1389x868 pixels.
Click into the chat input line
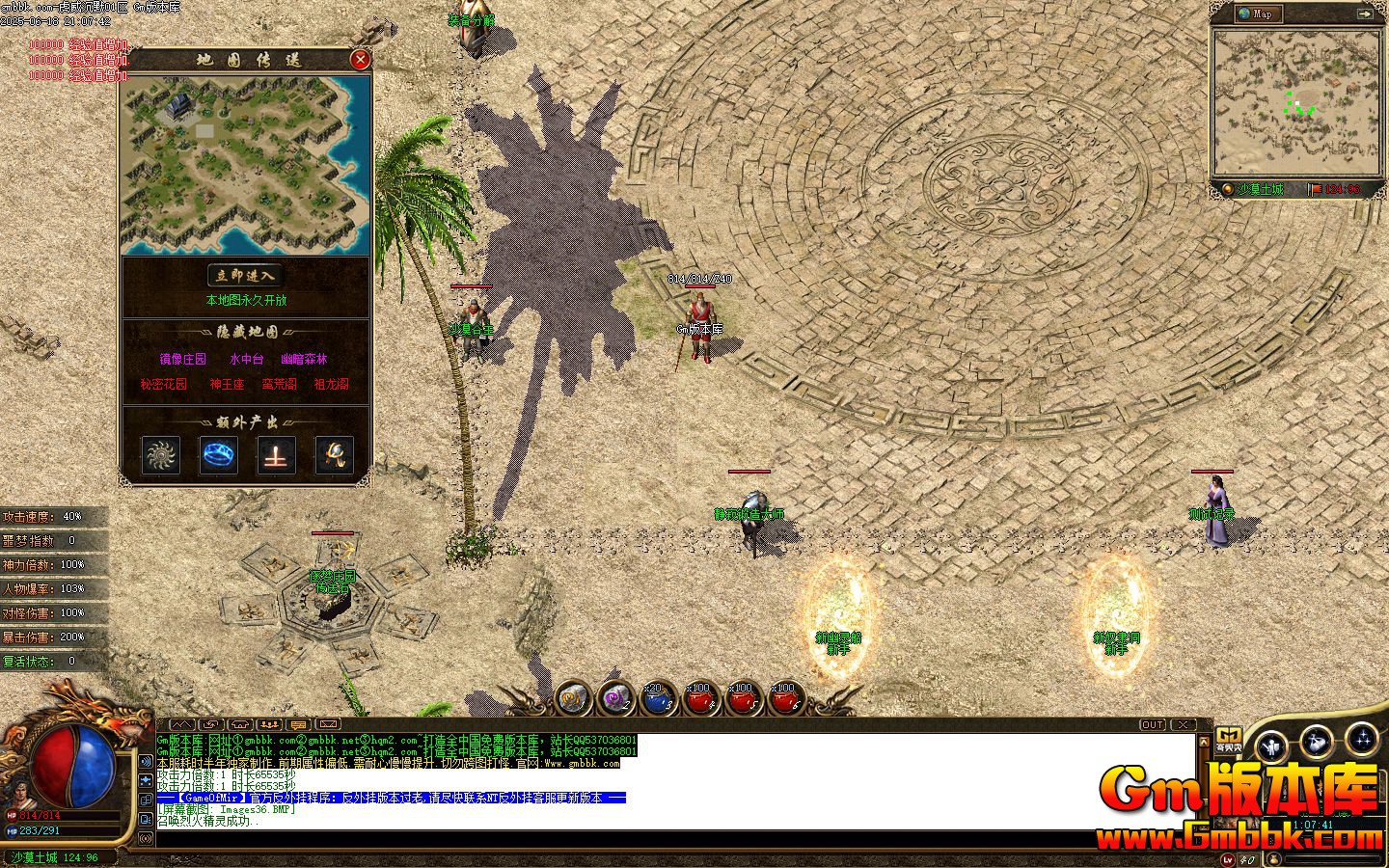675,837
